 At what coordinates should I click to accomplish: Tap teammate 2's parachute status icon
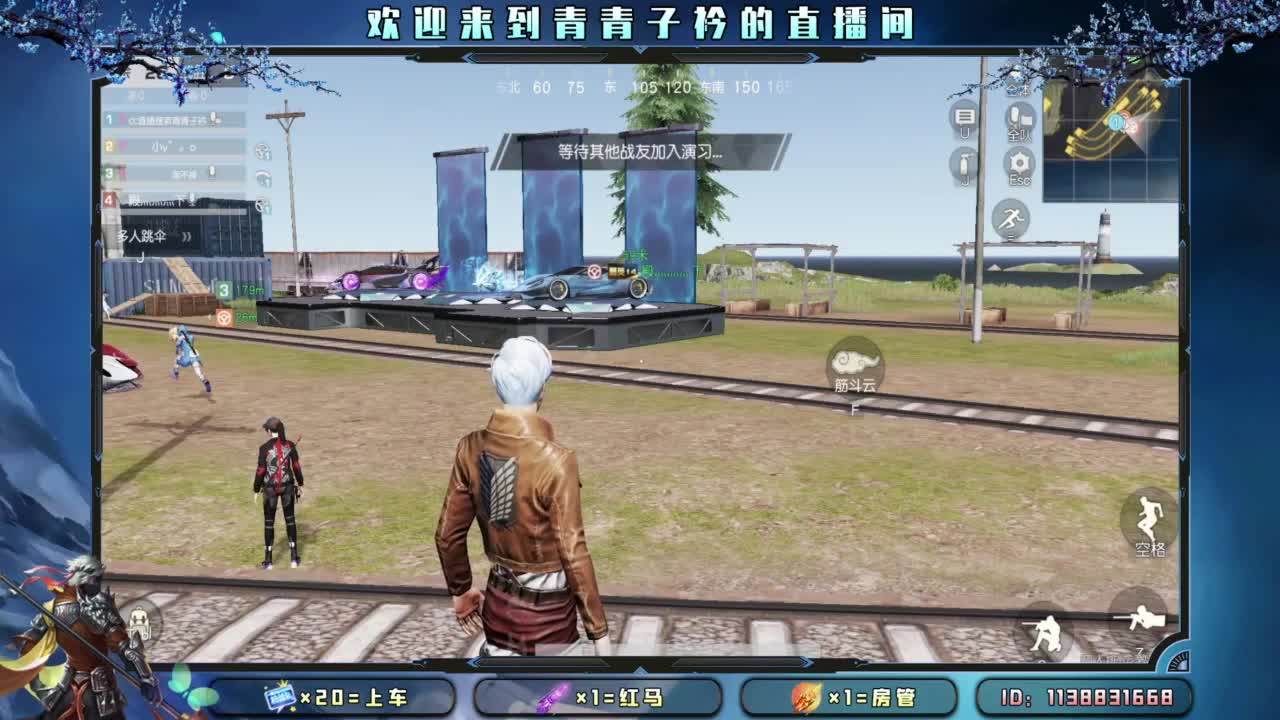pyautogui.click(x=263, y=152)
